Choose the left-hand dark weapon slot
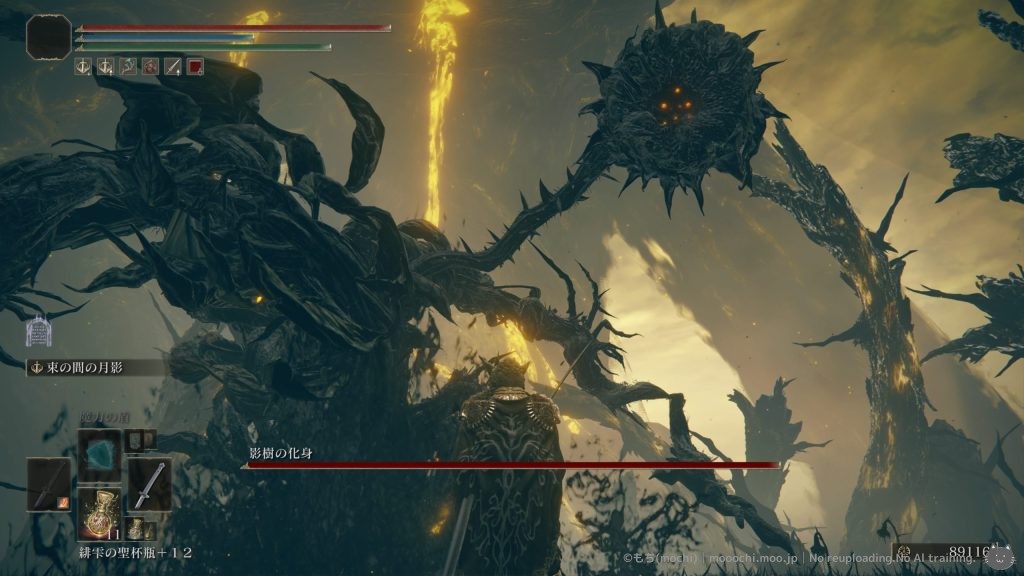The image size is (1024, 576). [48, 484]
